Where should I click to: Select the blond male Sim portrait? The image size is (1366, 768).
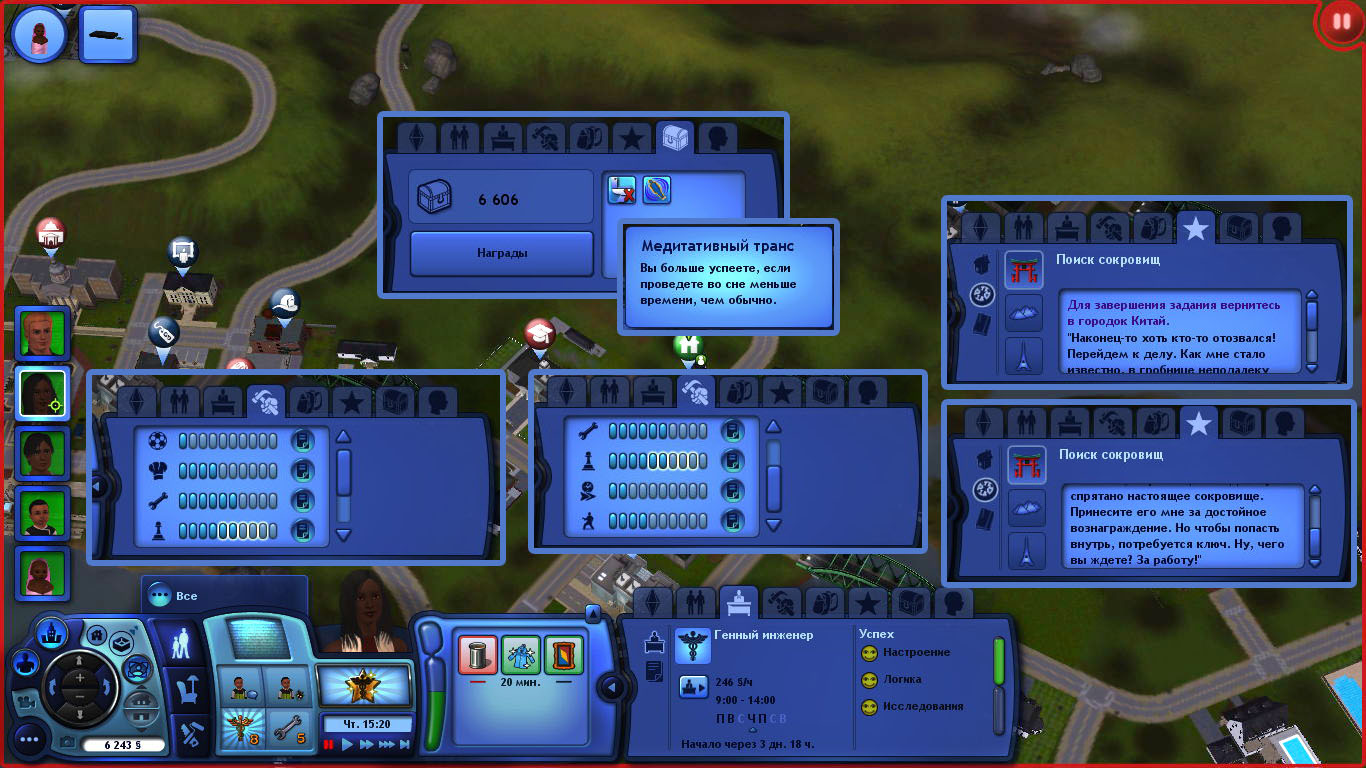(42, 333)
